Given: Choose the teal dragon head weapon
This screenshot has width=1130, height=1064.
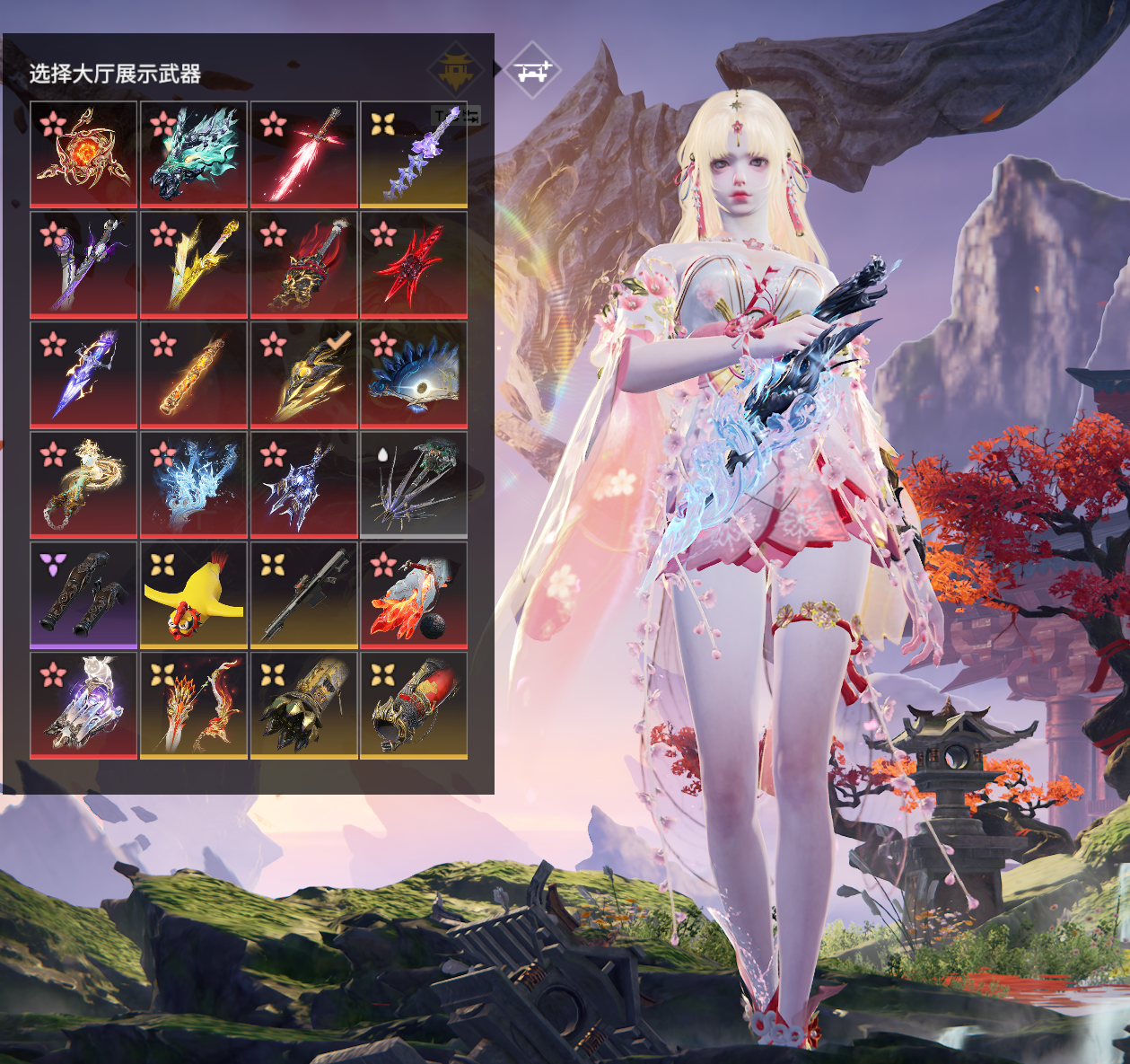Looking at the screenshot, I should (194, 154).
